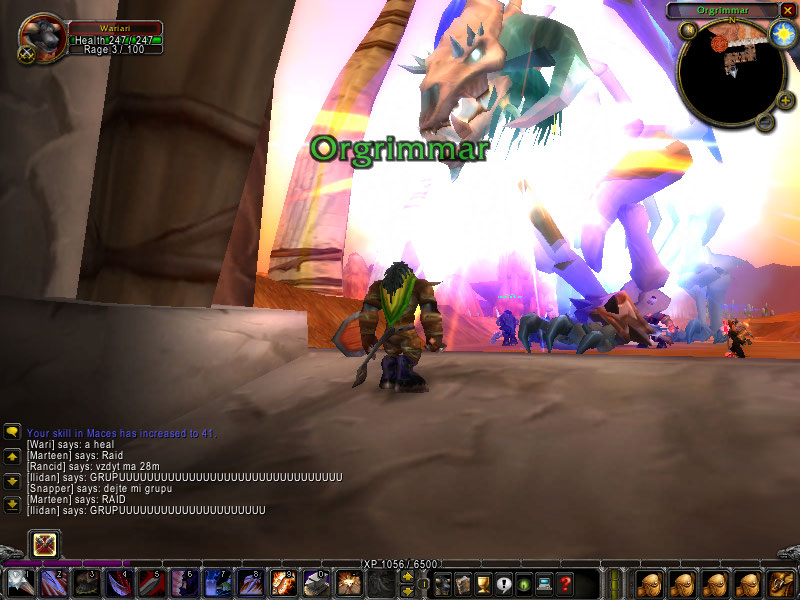Open the chat menu speech bubble button
The height and width of the screenshot is (600, 800).
12,432
